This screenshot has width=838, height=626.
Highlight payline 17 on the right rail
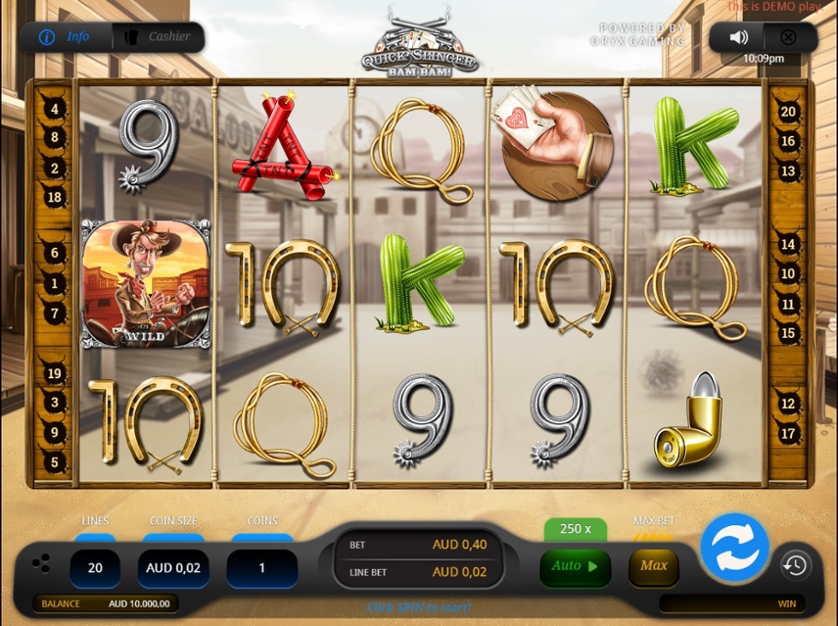[788, 434]
